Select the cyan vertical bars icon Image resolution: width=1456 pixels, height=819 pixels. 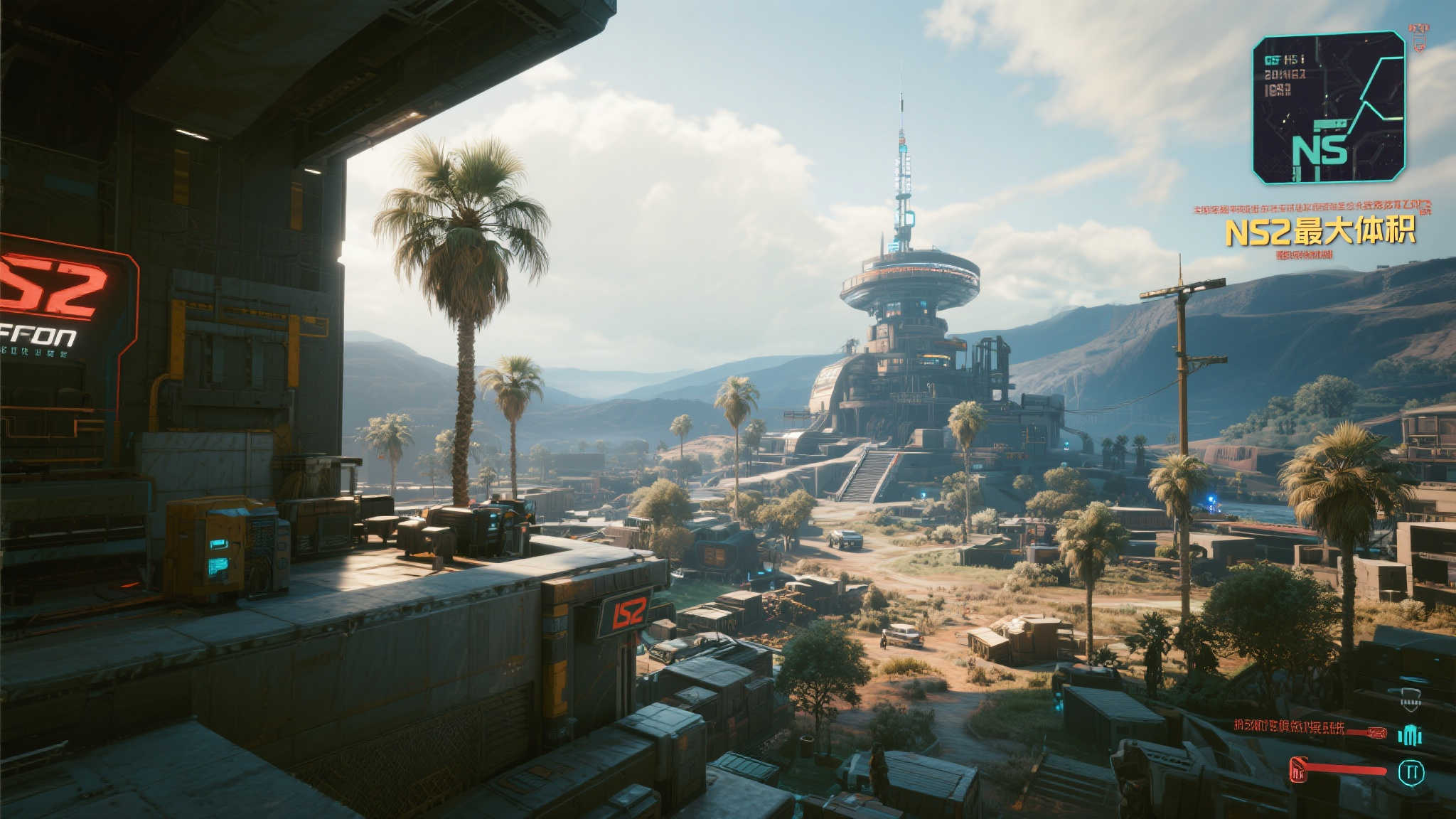[1410, 736]
